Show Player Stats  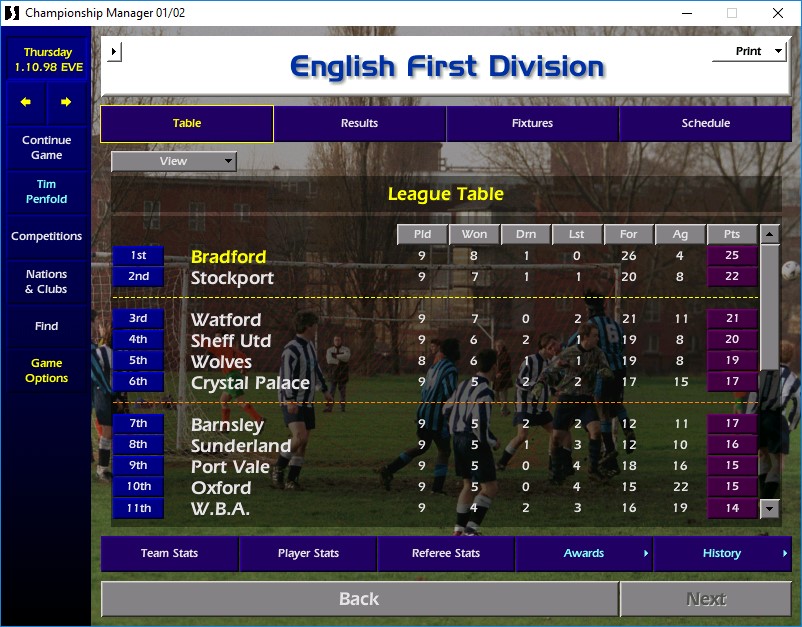point(308,553)
